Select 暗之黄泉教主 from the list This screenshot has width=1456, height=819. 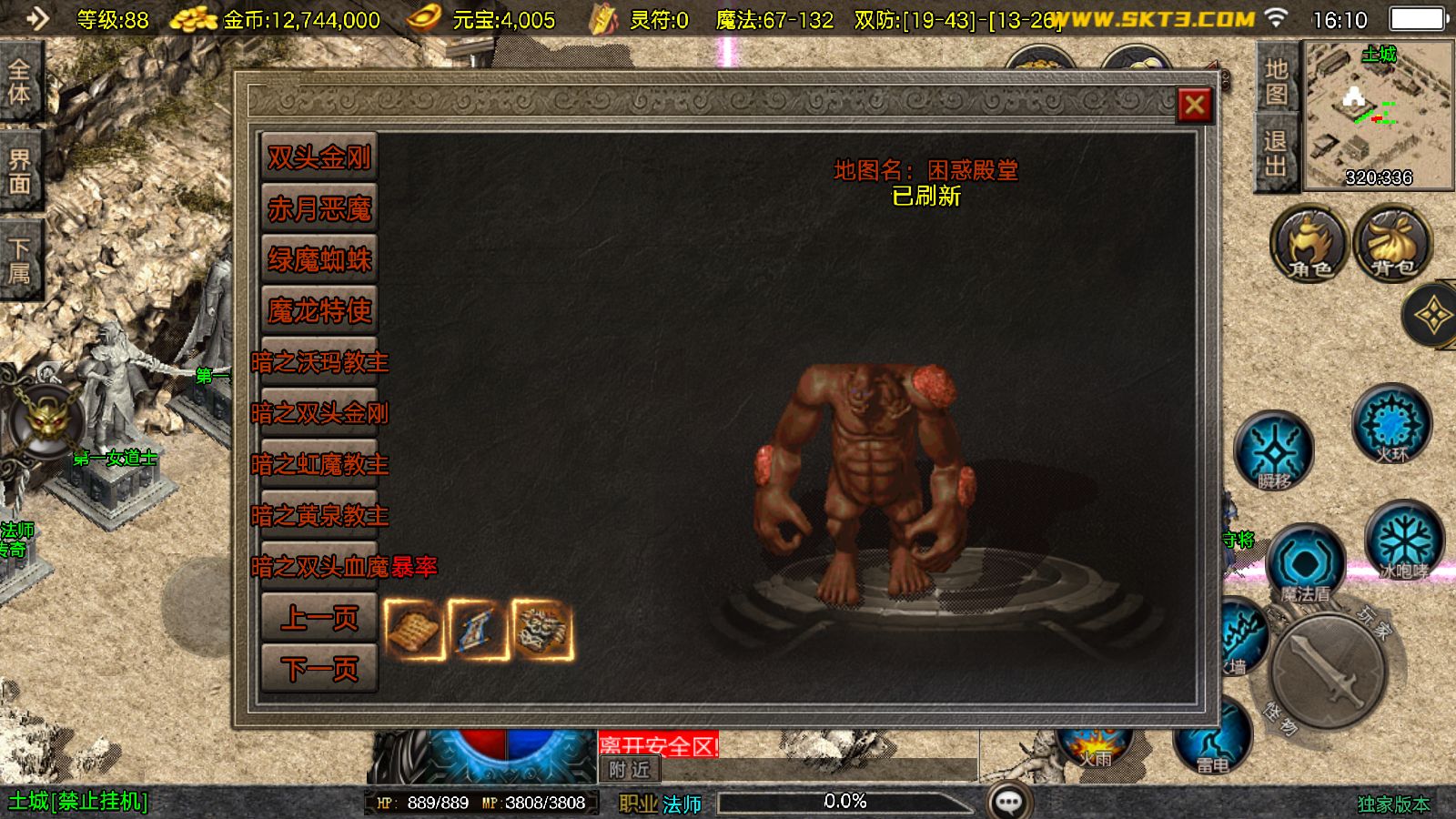[x=319, y=516]
